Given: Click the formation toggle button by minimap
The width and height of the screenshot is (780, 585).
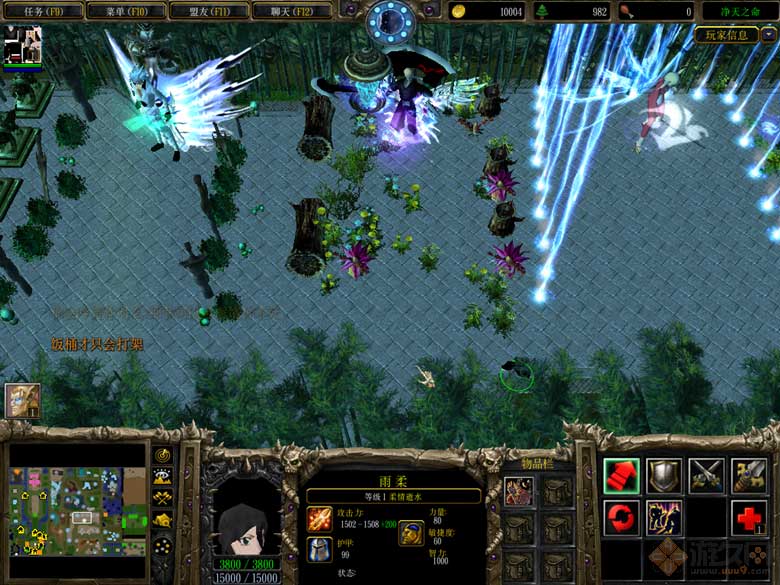Looking at the screenshot, I should [x=162, y=547].
